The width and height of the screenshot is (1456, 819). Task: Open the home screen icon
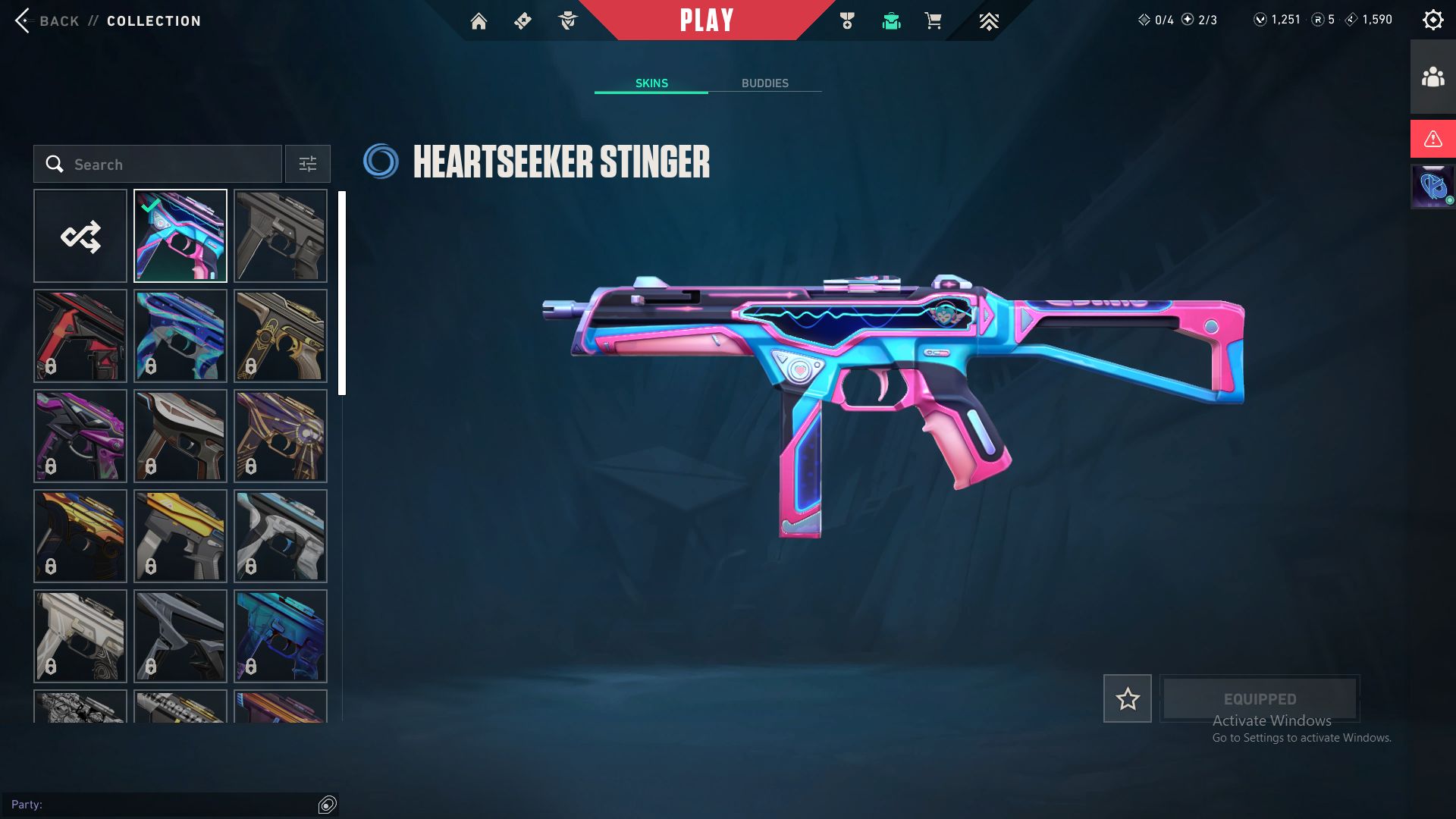tap(479, 21)
